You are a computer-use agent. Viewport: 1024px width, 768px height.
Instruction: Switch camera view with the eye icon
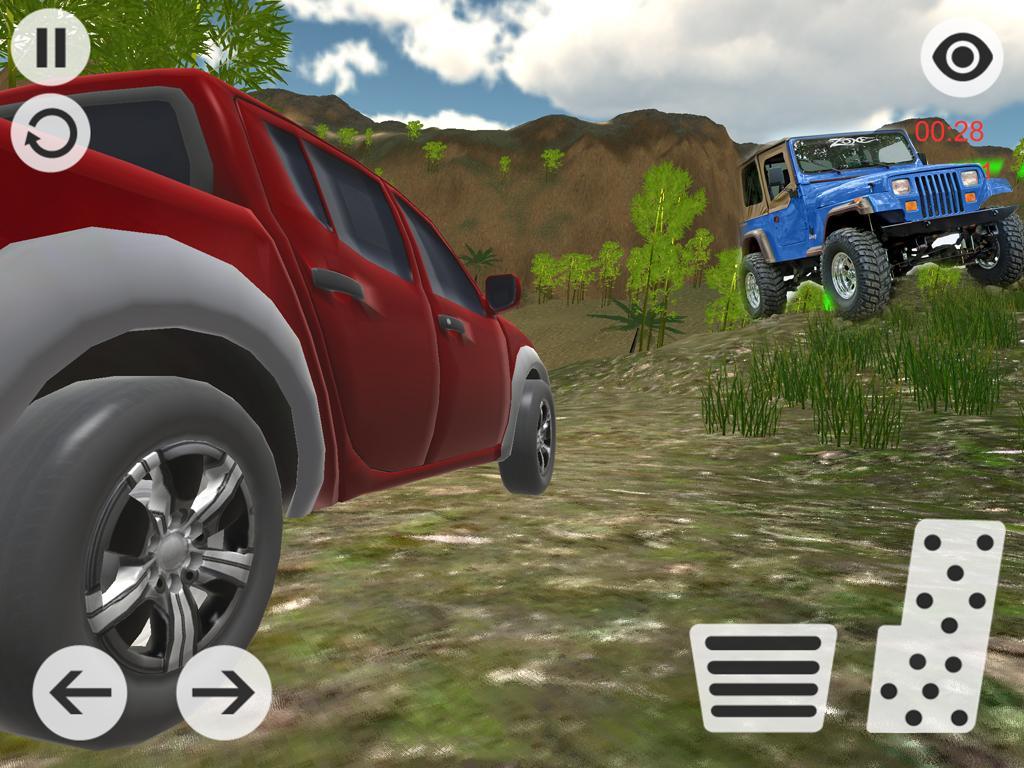(x=961, y=57)
